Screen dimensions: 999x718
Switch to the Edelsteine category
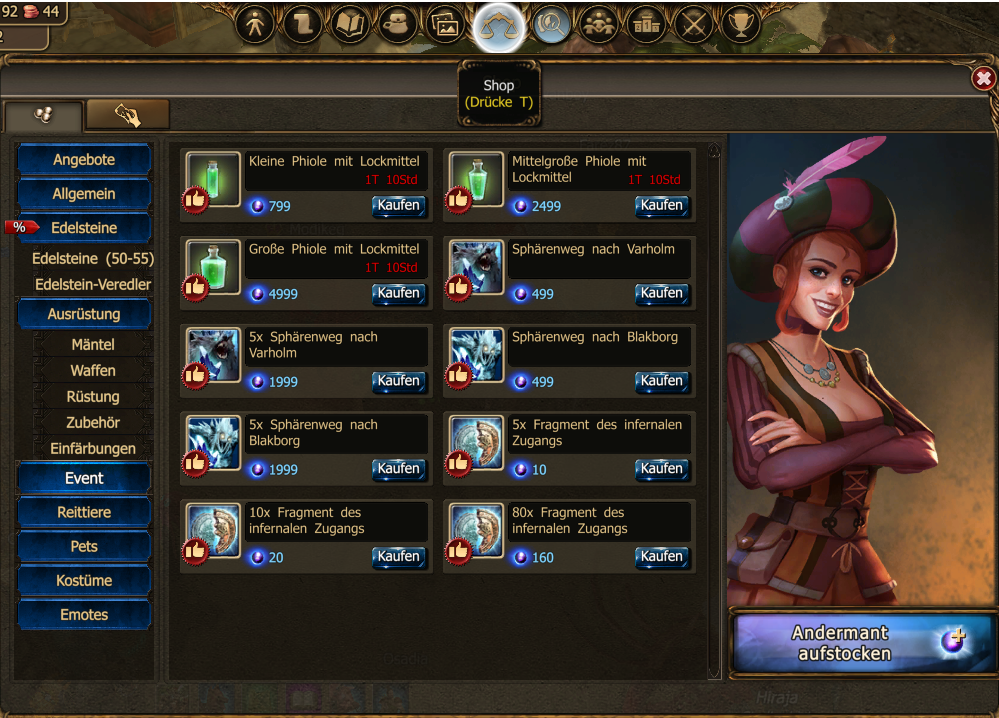[x=84, y=228]
